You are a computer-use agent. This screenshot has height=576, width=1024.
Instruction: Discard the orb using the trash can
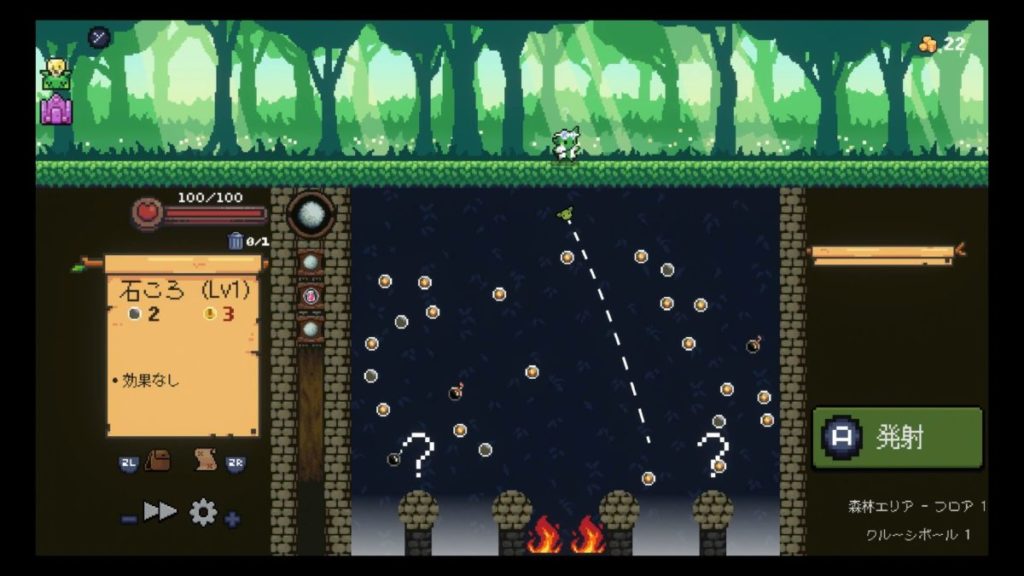tap(236, 241)
